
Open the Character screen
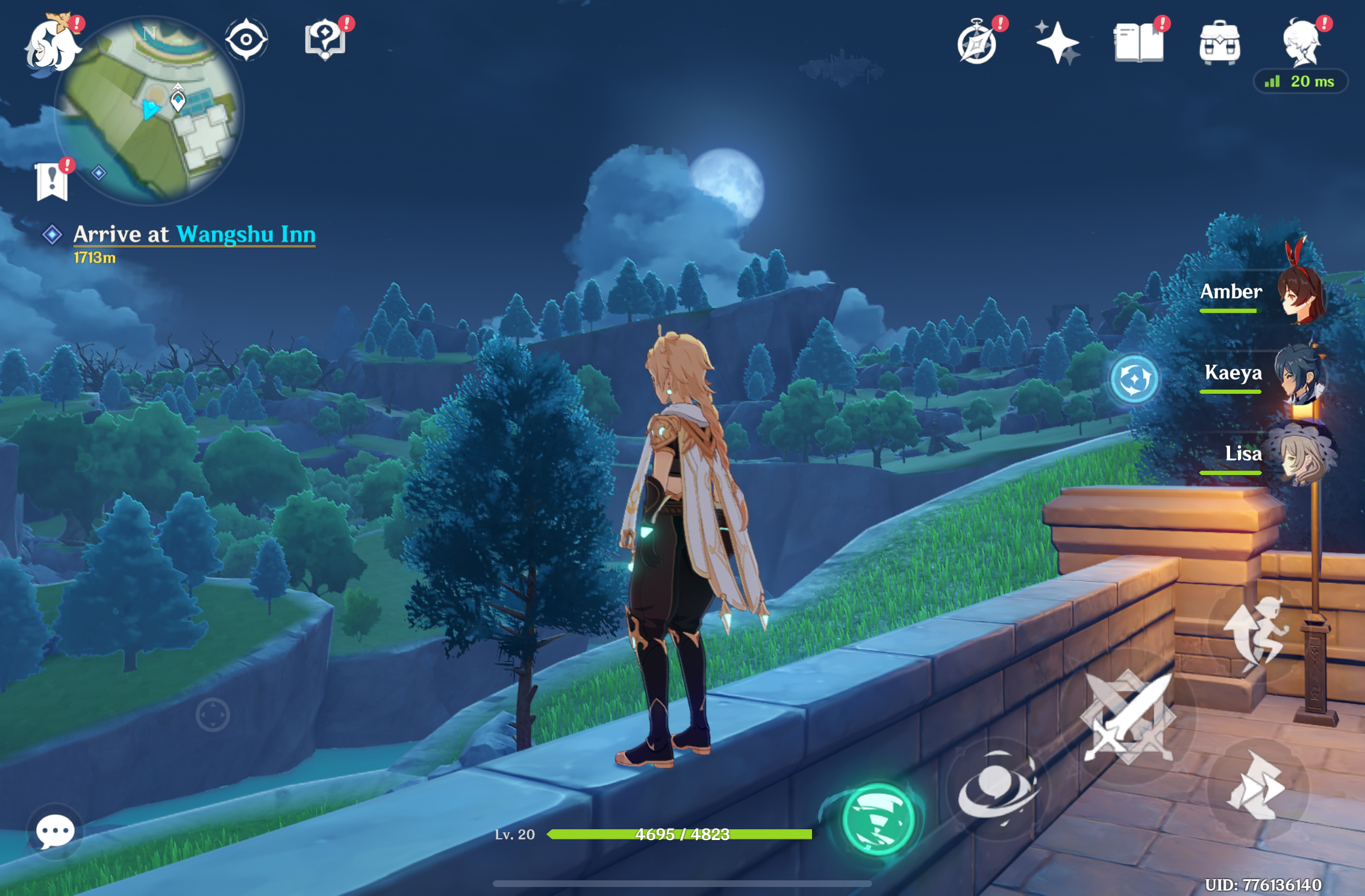point(1302,41)
